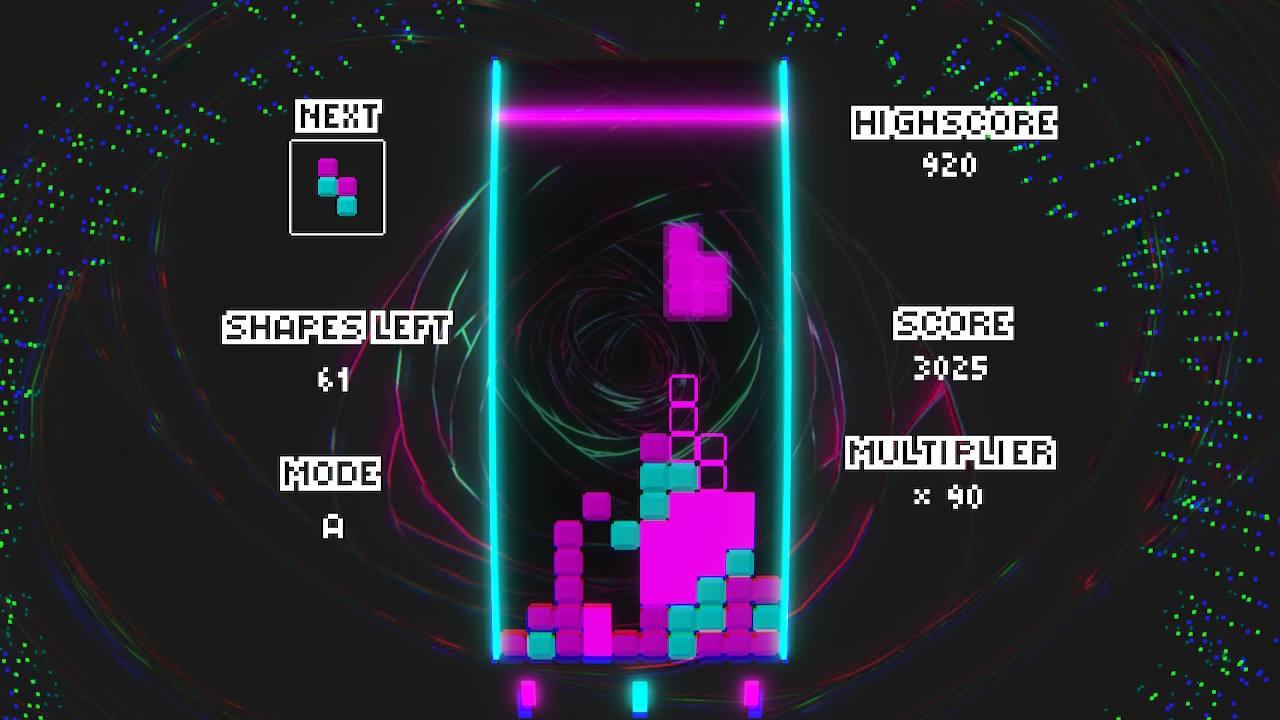Screen dimensions: 1280x720
Task: Click the NEXT piece preview box
Action: click(337, 188)
